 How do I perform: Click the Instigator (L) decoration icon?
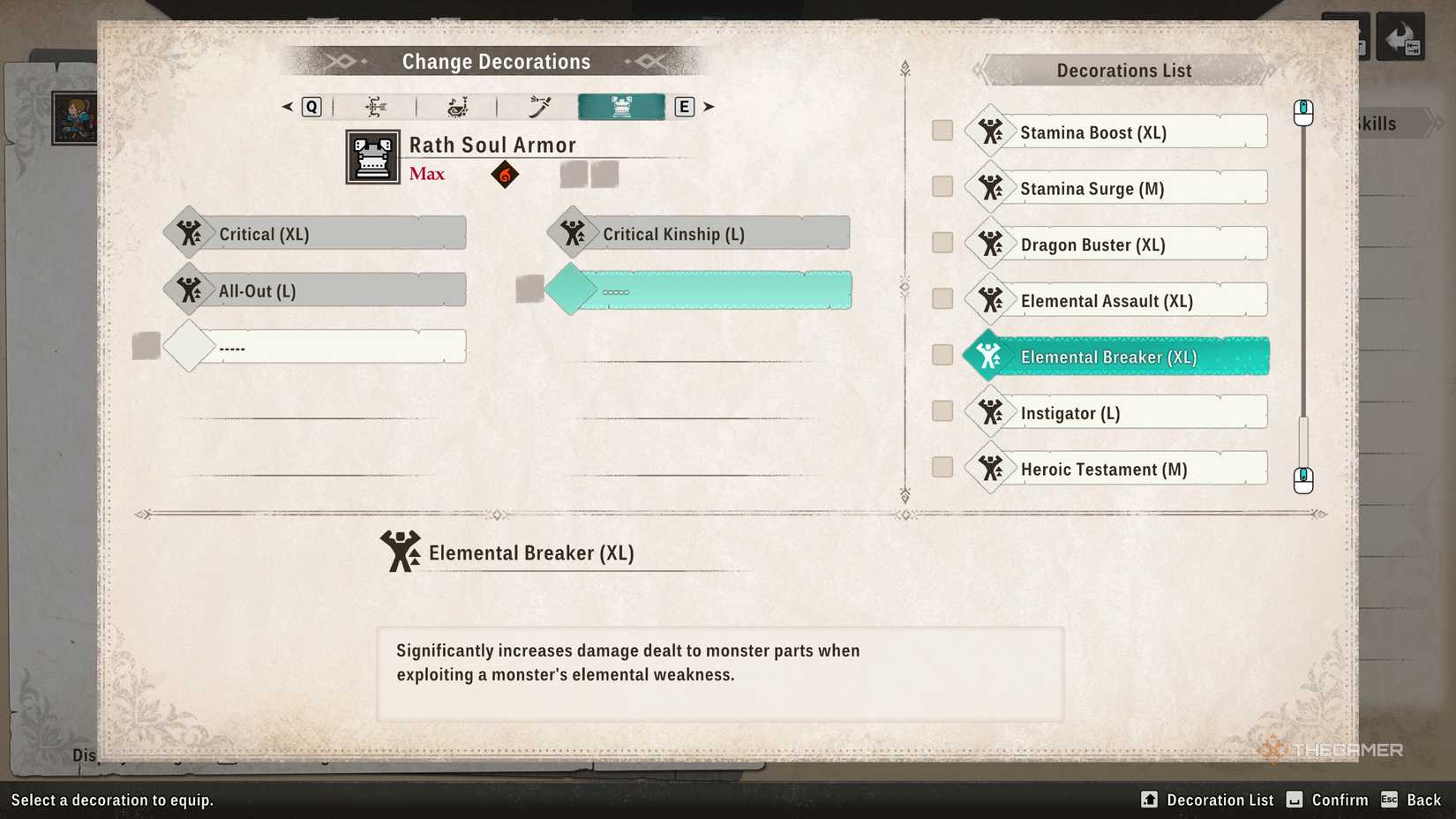tap(990, 412)
